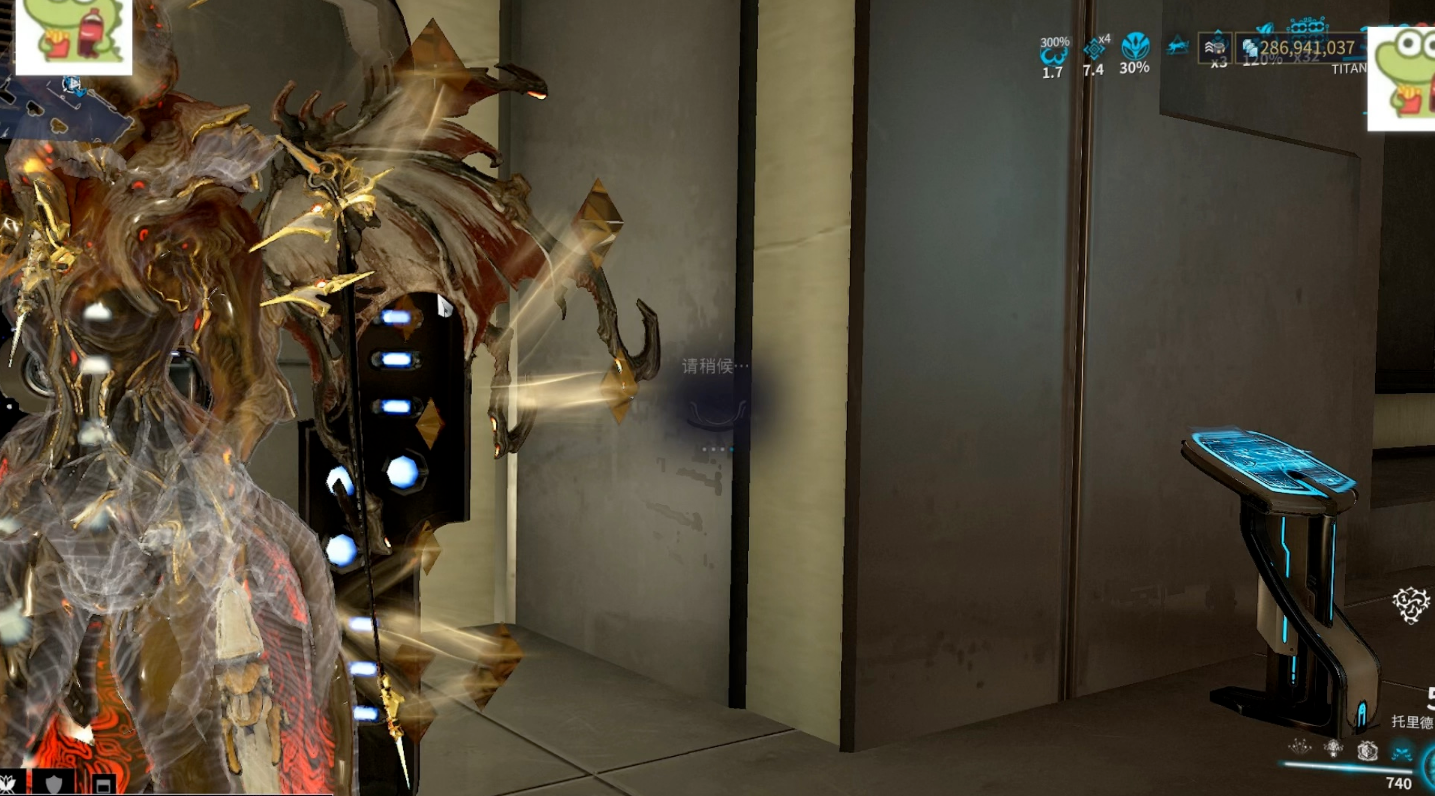1435x796 pixels.
Task: Use the third ability with the square emblem
Action: [x=1367, y=749]
